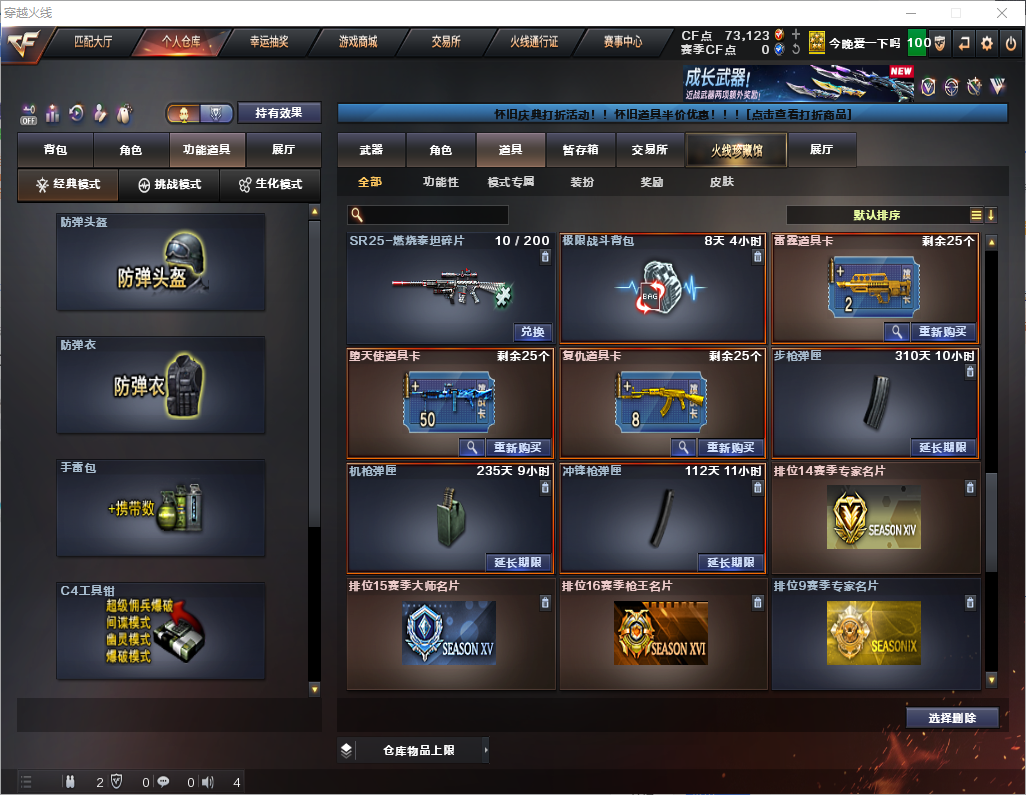Filter items by 功能性 category
1026x795 pixels.
[x=440, y=182]
